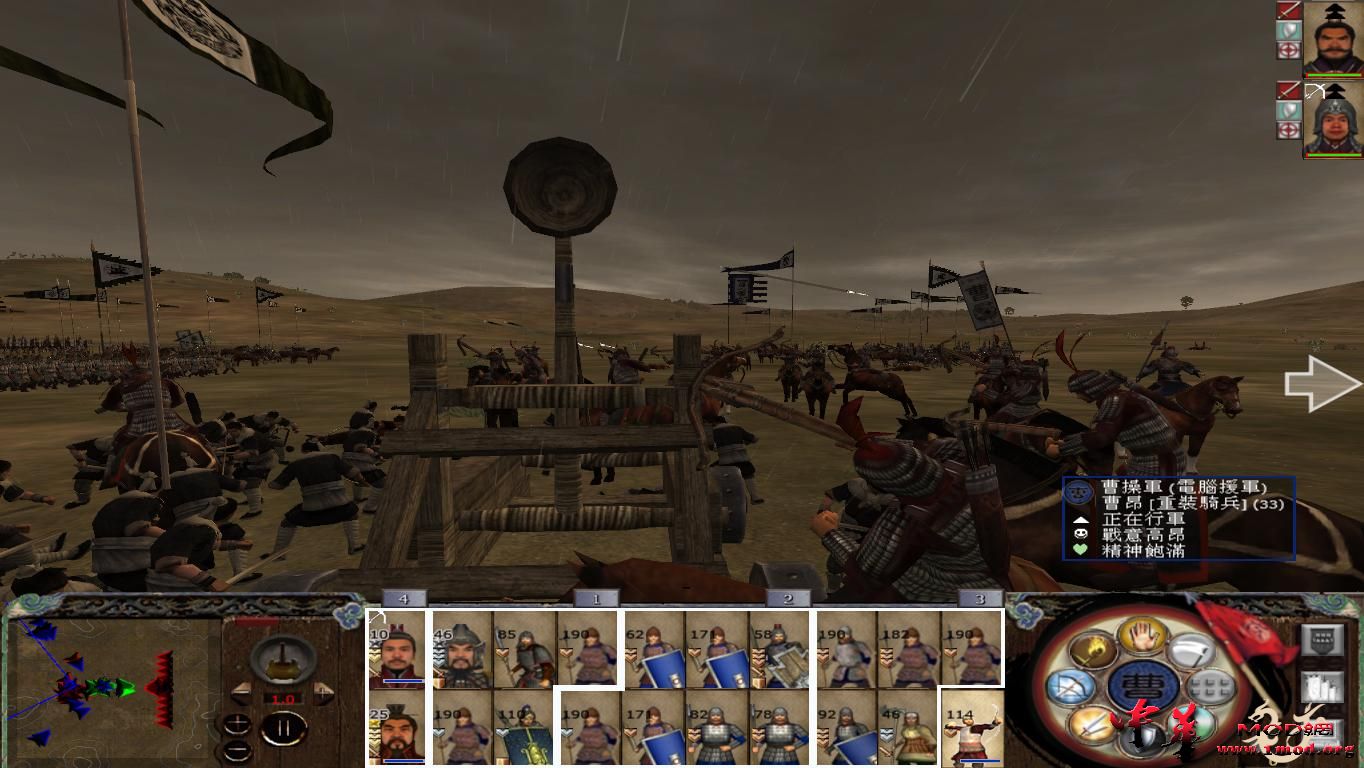Click the halberd ability icon on the wheel
Viewport: 1364px width, 768px height.
pyautogui.click(x=1190, y=651)
